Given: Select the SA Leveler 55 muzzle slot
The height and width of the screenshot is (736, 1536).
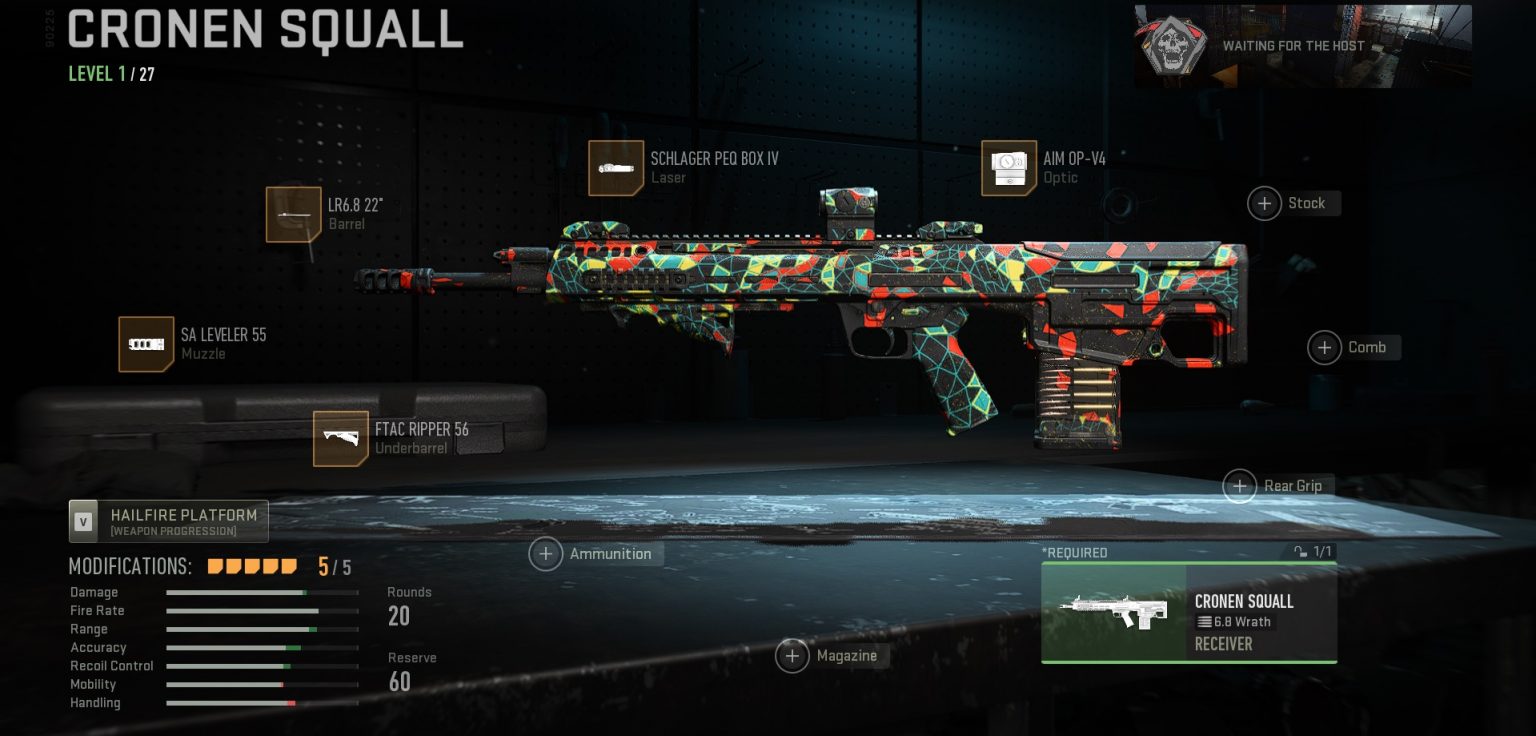Looking at the screenshot, I should tap(146, 344).
